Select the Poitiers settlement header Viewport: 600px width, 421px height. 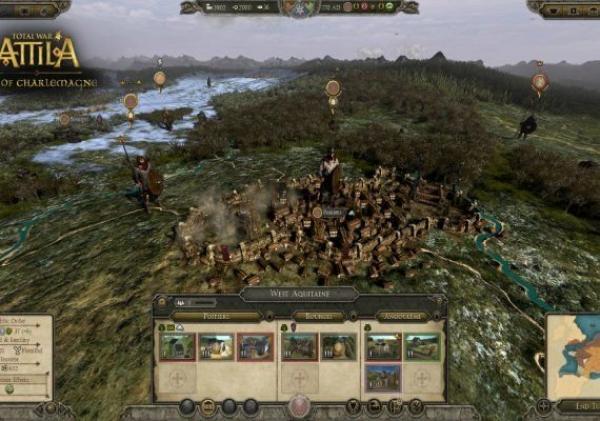[x=216, y=317]
